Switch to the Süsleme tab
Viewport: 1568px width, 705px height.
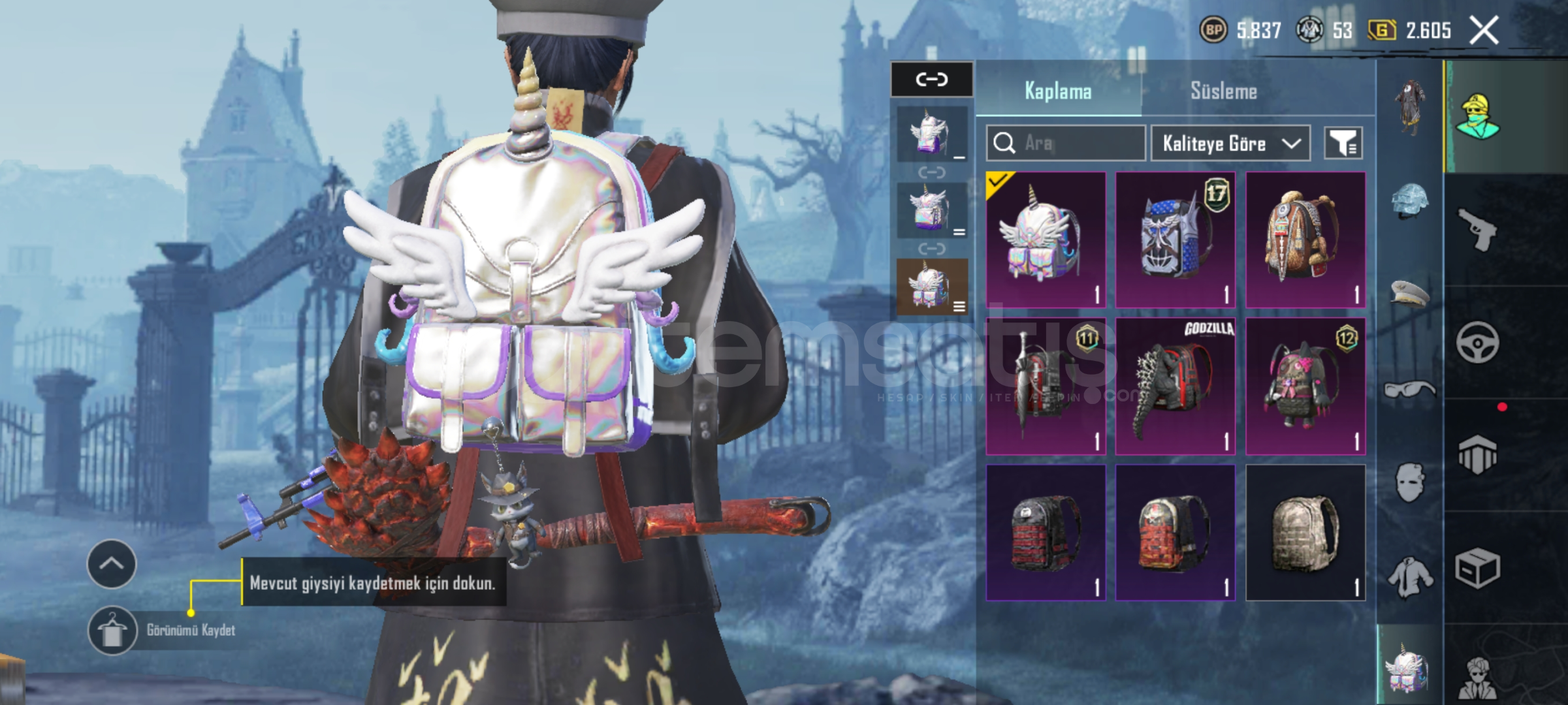[1223, 91]
